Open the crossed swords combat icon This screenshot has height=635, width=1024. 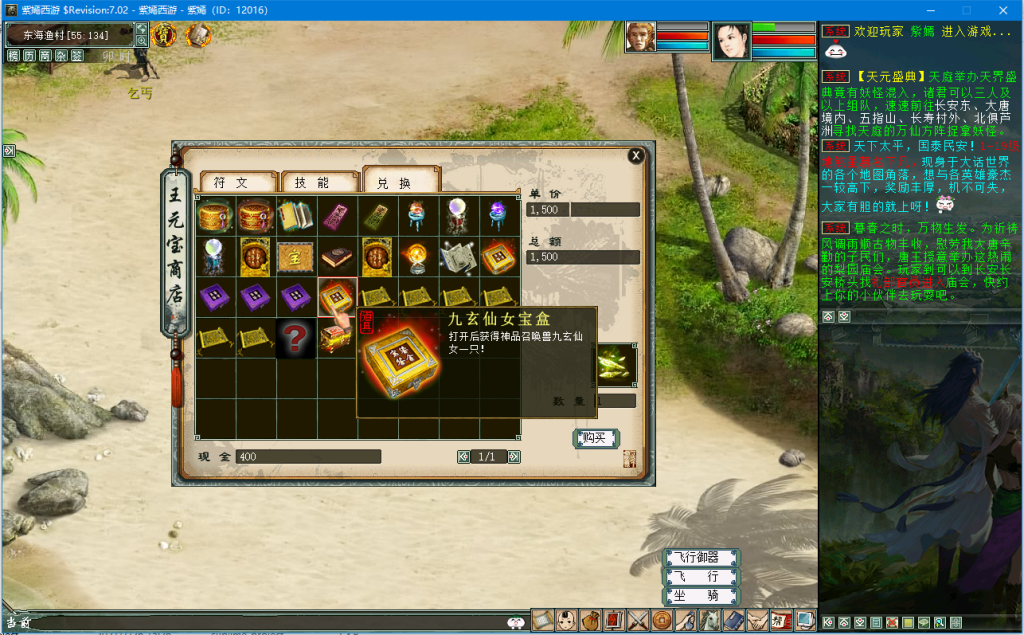[x=638, y=621]
